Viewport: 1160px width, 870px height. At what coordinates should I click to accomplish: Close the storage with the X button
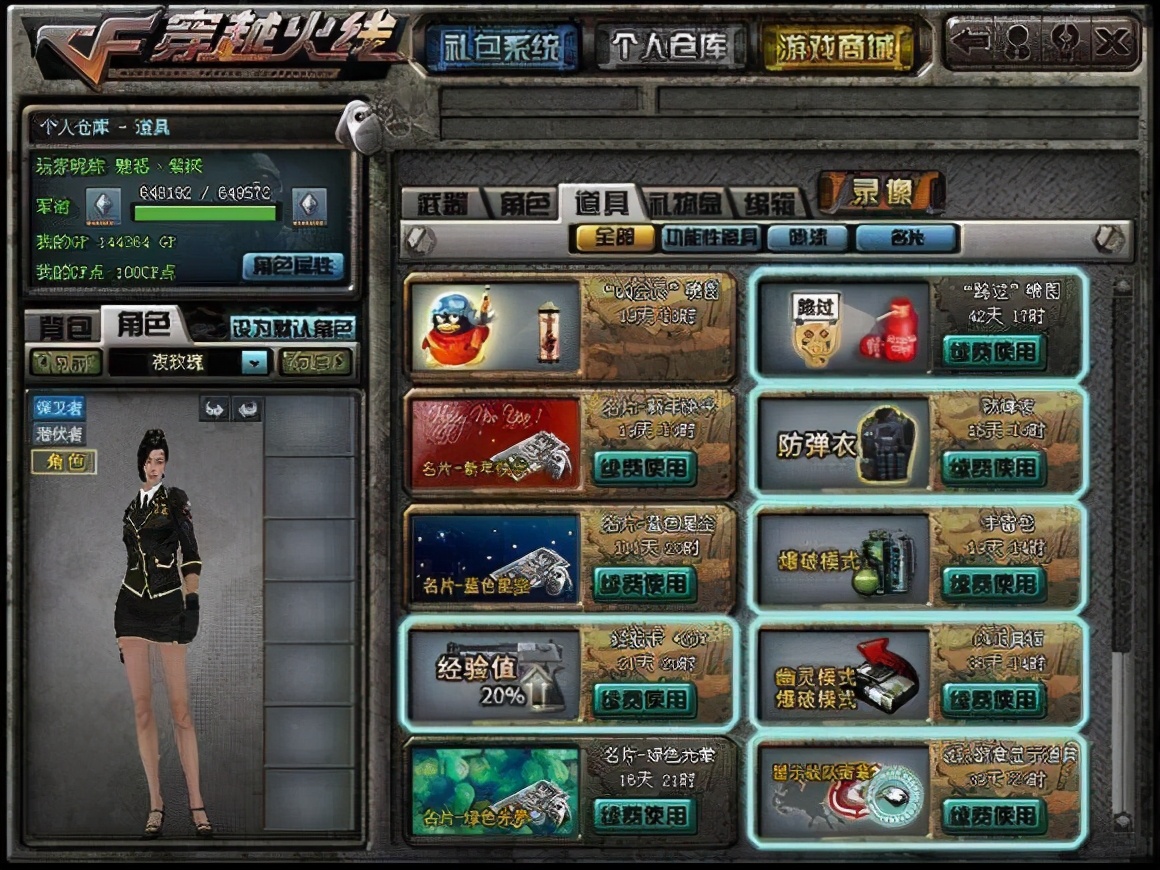1112,42
